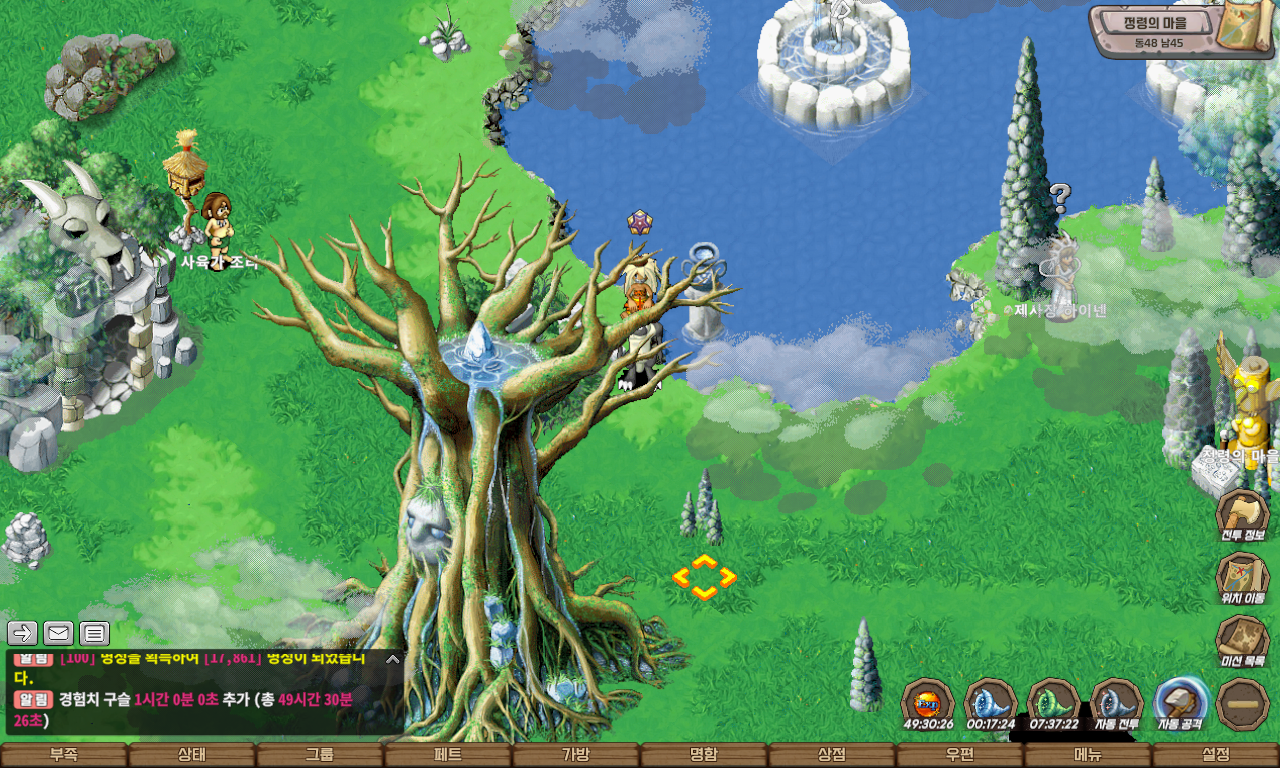Click the envelope button above chat
This screenshot has height=768, width=1280.
click(58, 633)
